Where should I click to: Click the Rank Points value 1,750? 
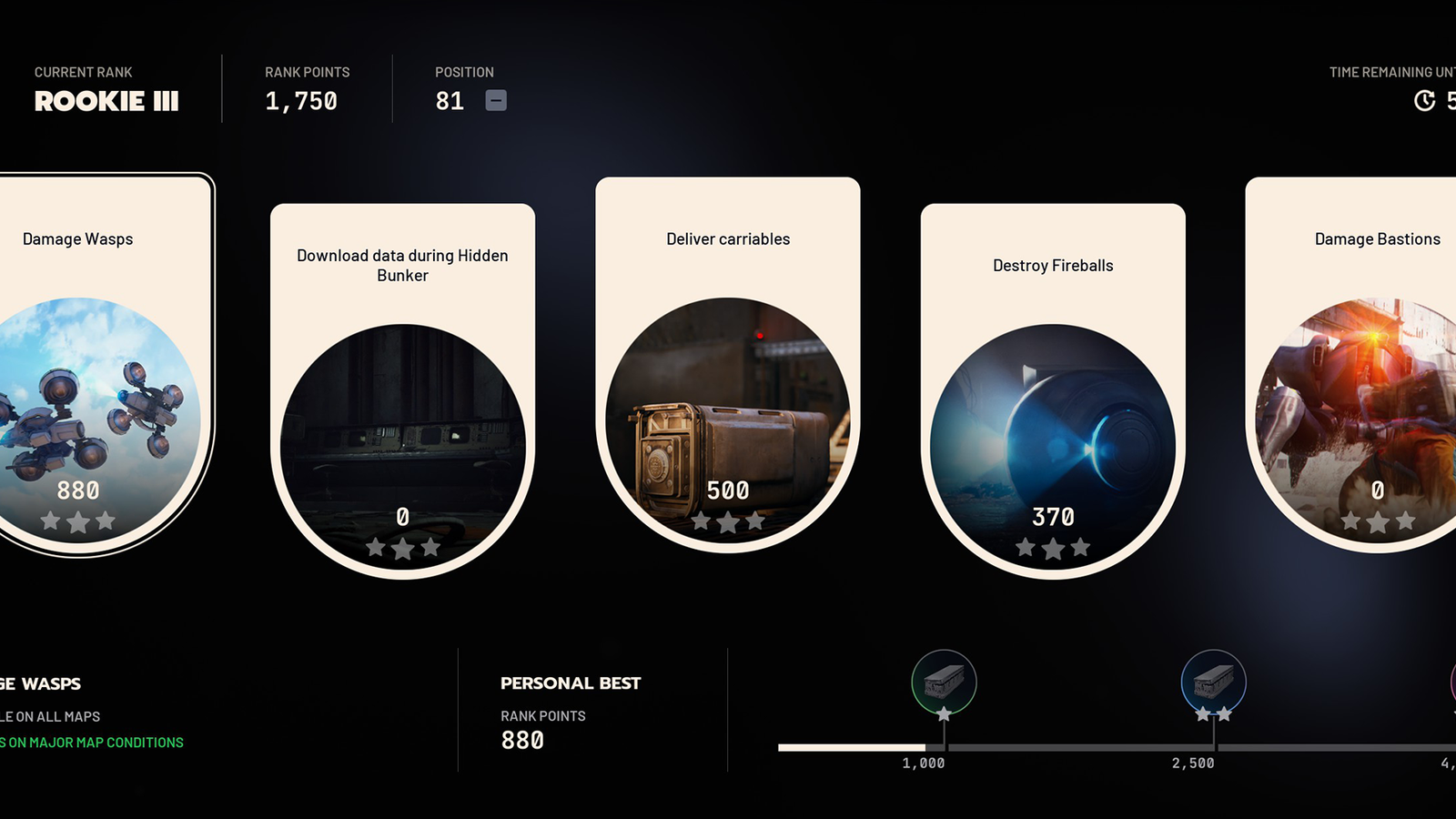301,101
